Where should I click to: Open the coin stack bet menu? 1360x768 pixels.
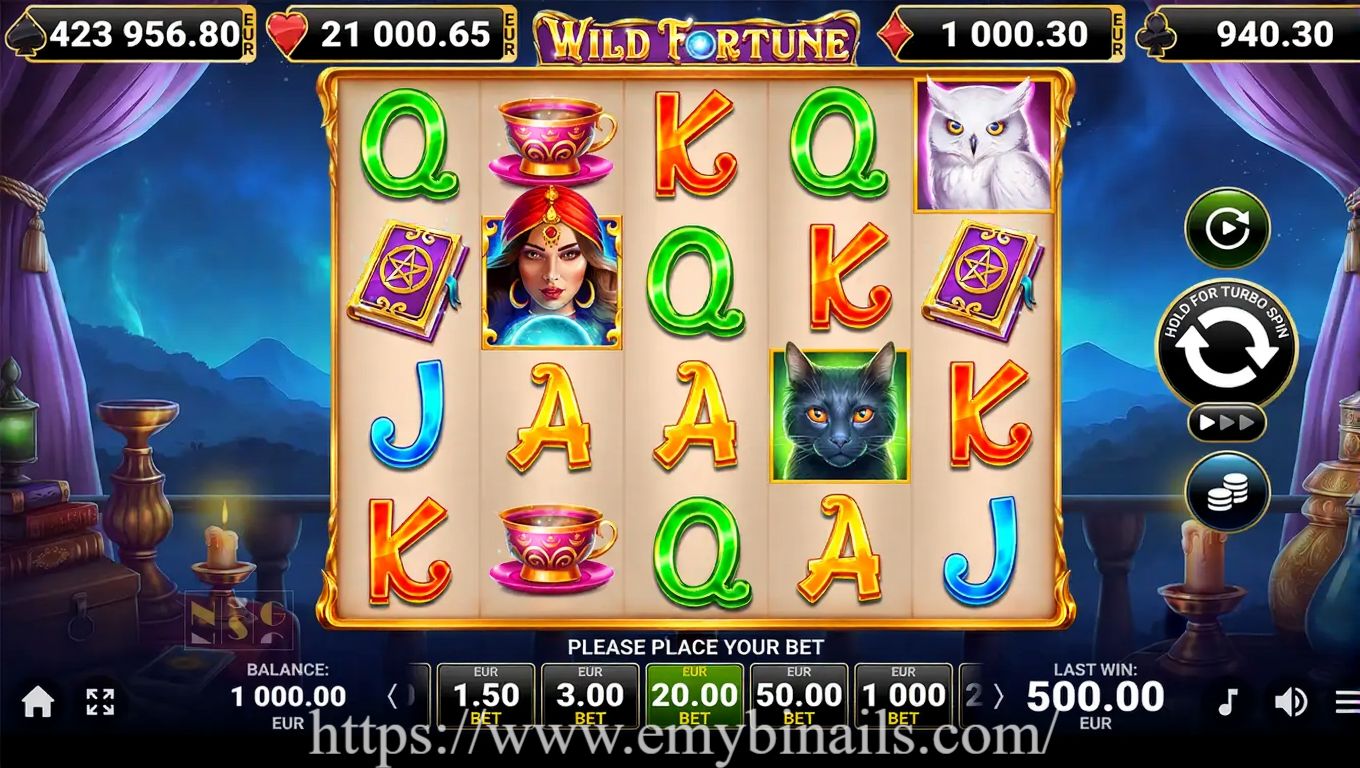pyautogui.click(x=1227, y=492)
